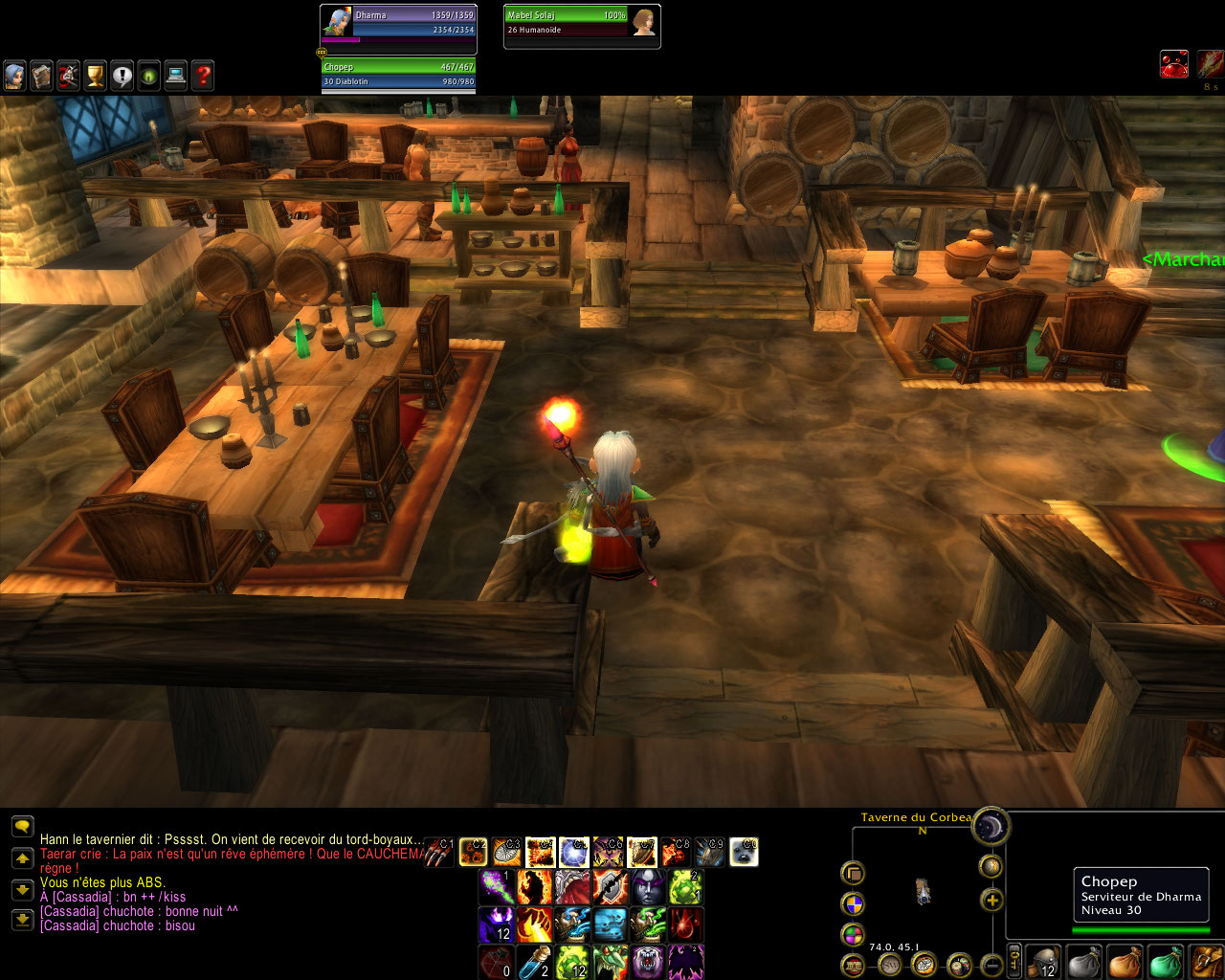Select the Mabel Solaj target frame
The height and width of the screenshot is (980, 1225).
[582, 22]
